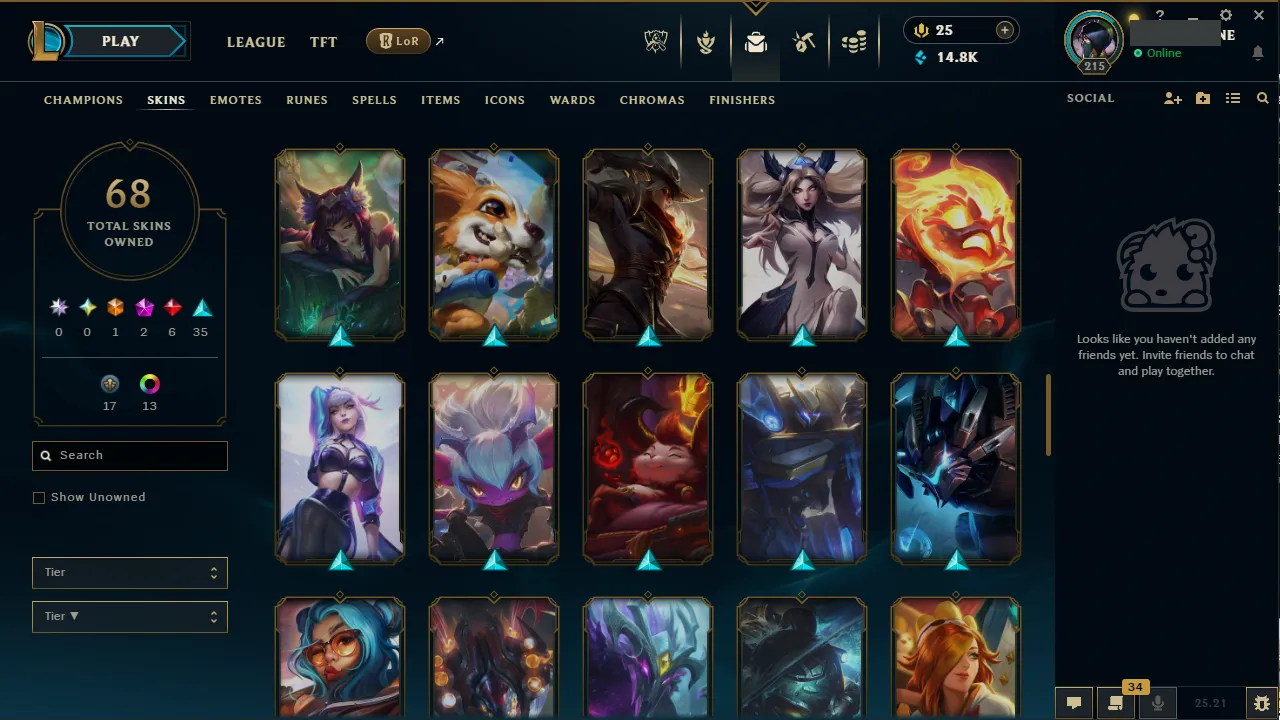Select the Collection backpack icon
Viewport: 1280px width, 720px height.
click(x=756, y=41)
